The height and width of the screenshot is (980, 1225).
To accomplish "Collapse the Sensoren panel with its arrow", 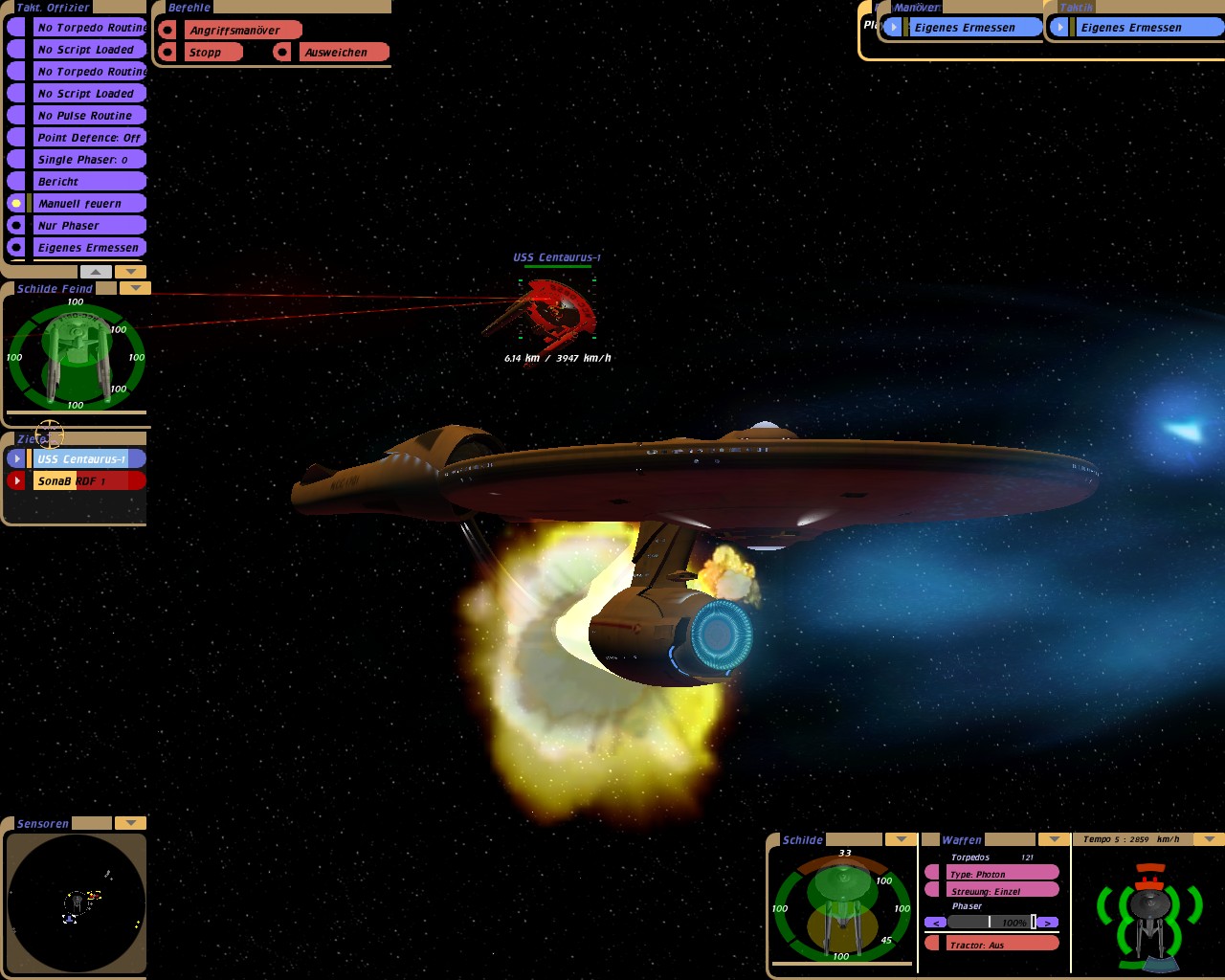I will (130, 823).
